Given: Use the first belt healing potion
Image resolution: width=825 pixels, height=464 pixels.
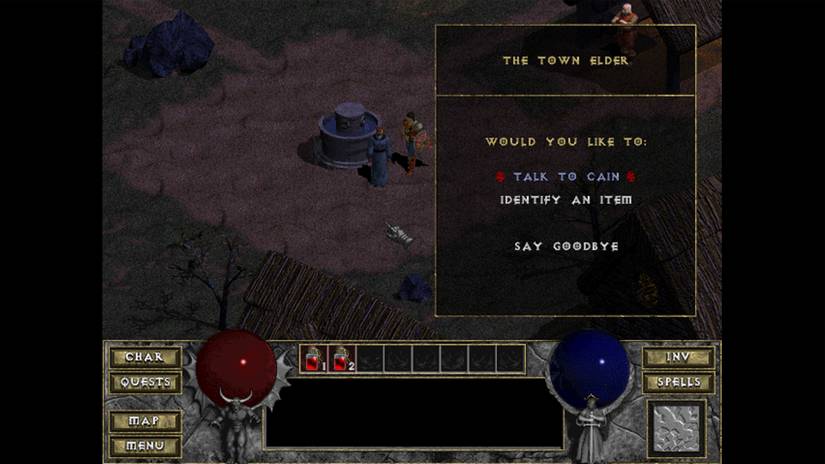Looking at the screenshot, I should pyautogui.click(x=313, y=359).
